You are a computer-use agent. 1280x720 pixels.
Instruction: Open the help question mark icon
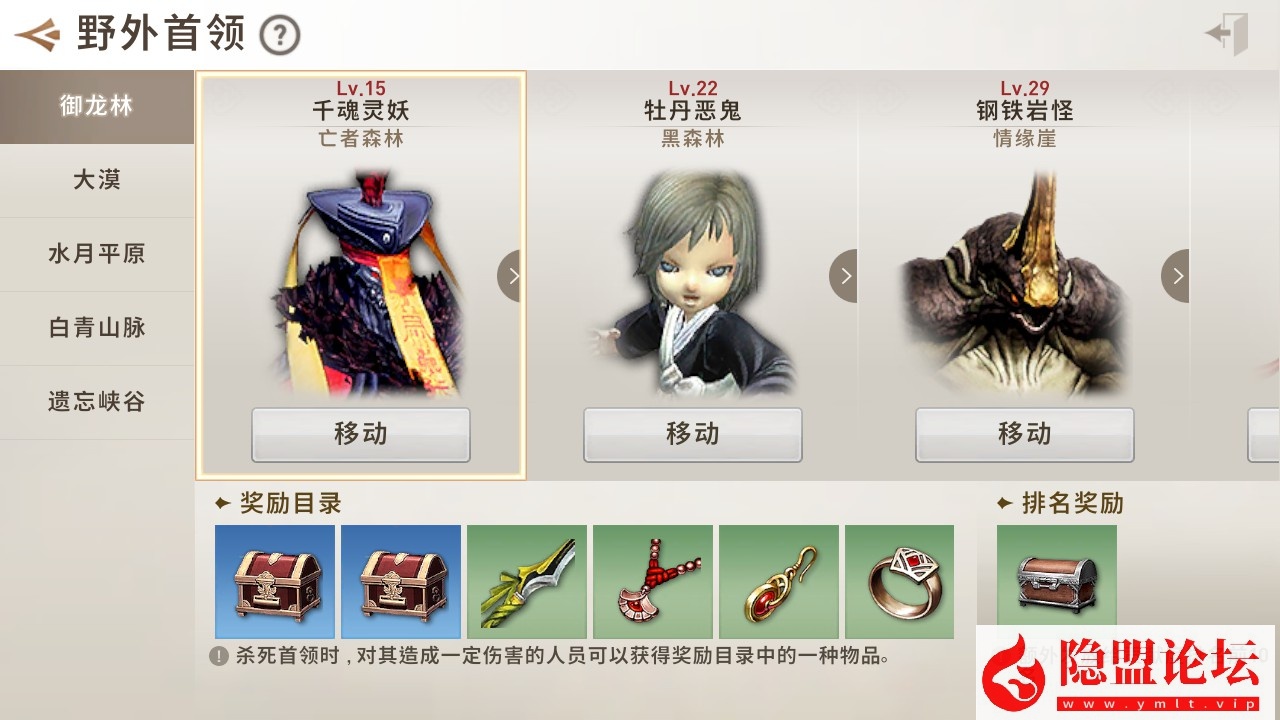click(278, 33)
